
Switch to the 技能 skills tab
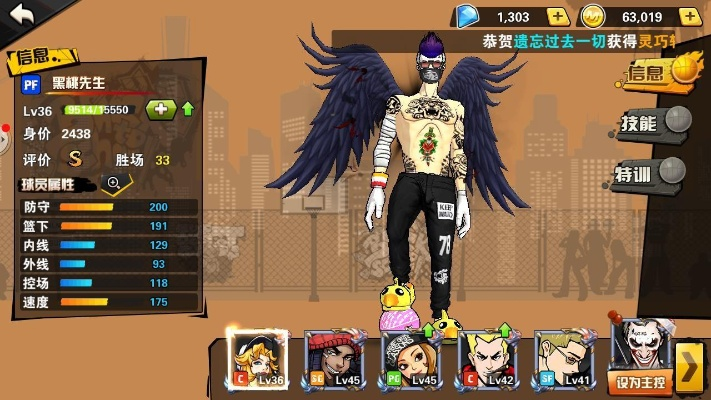pyautogui.click(x=653, y=123)
